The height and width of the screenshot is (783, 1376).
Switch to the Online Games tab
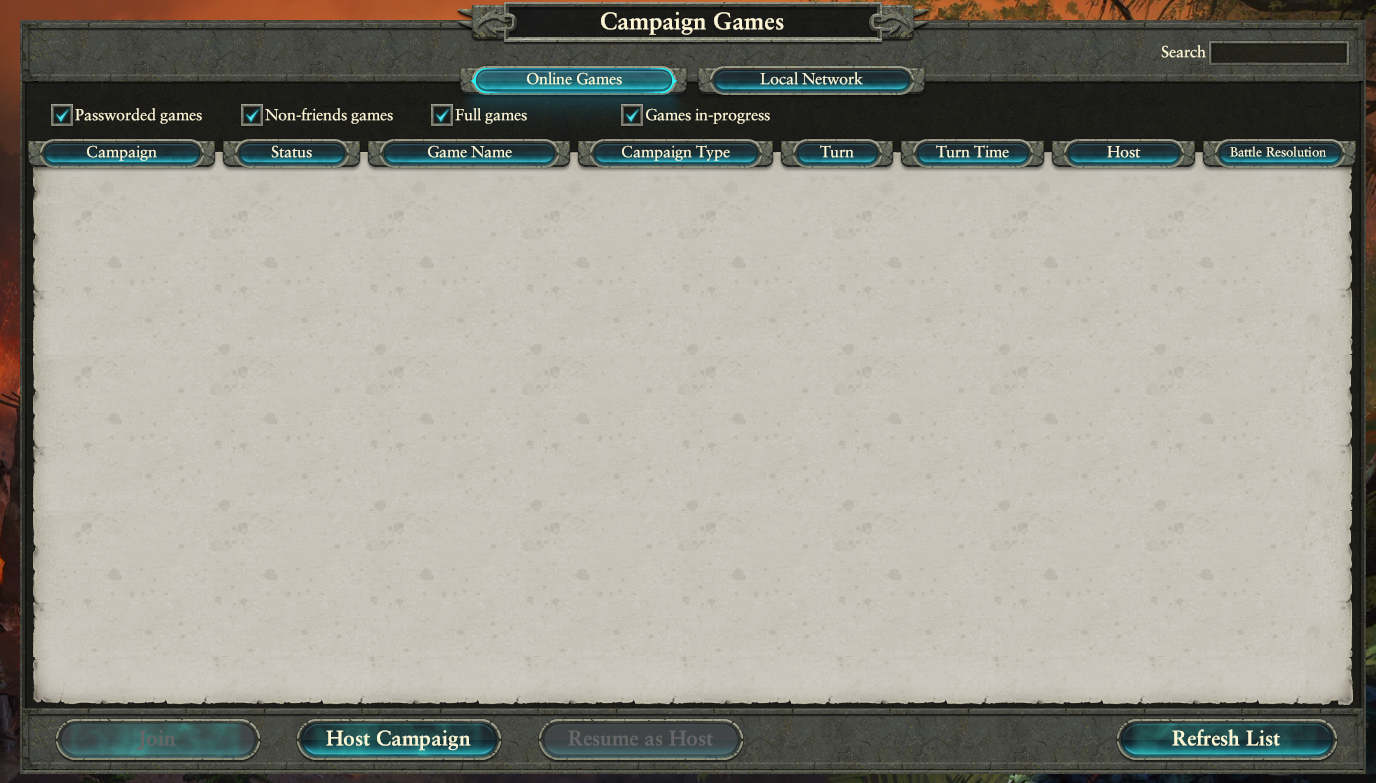point(574,80)
